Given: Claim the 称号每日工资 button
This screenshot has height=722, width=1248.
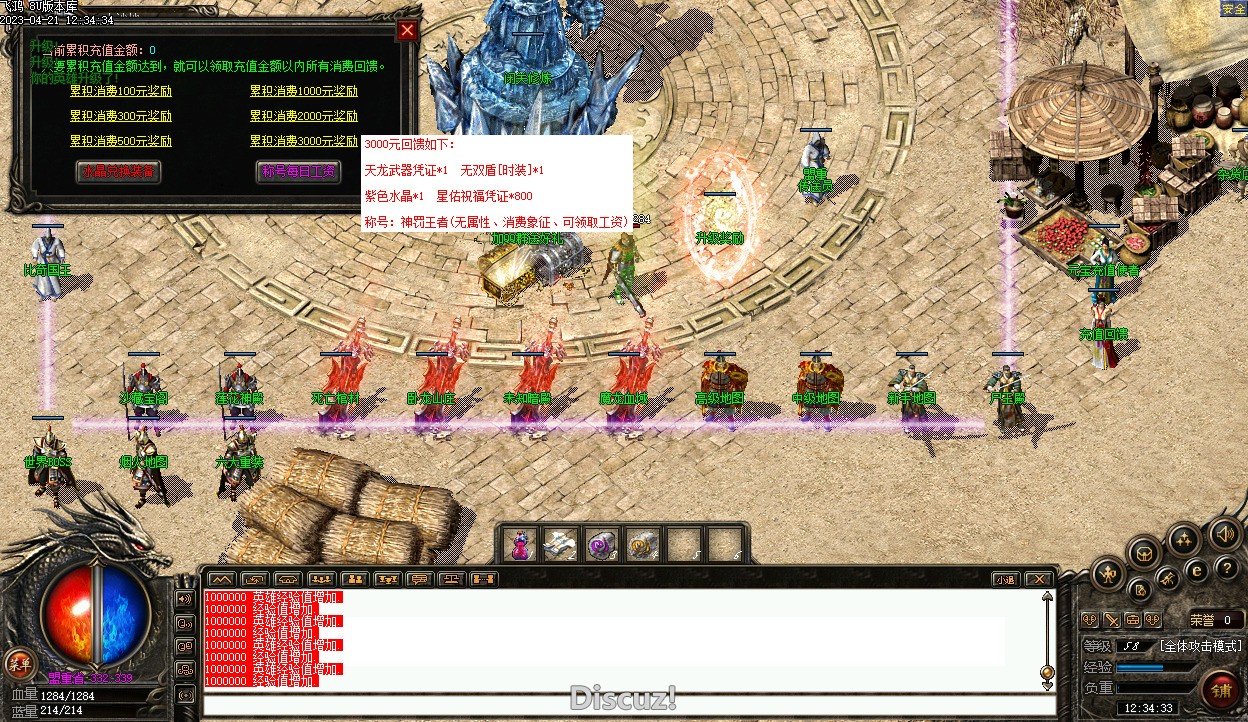Looking at the screenshot, I should (298, 171).
